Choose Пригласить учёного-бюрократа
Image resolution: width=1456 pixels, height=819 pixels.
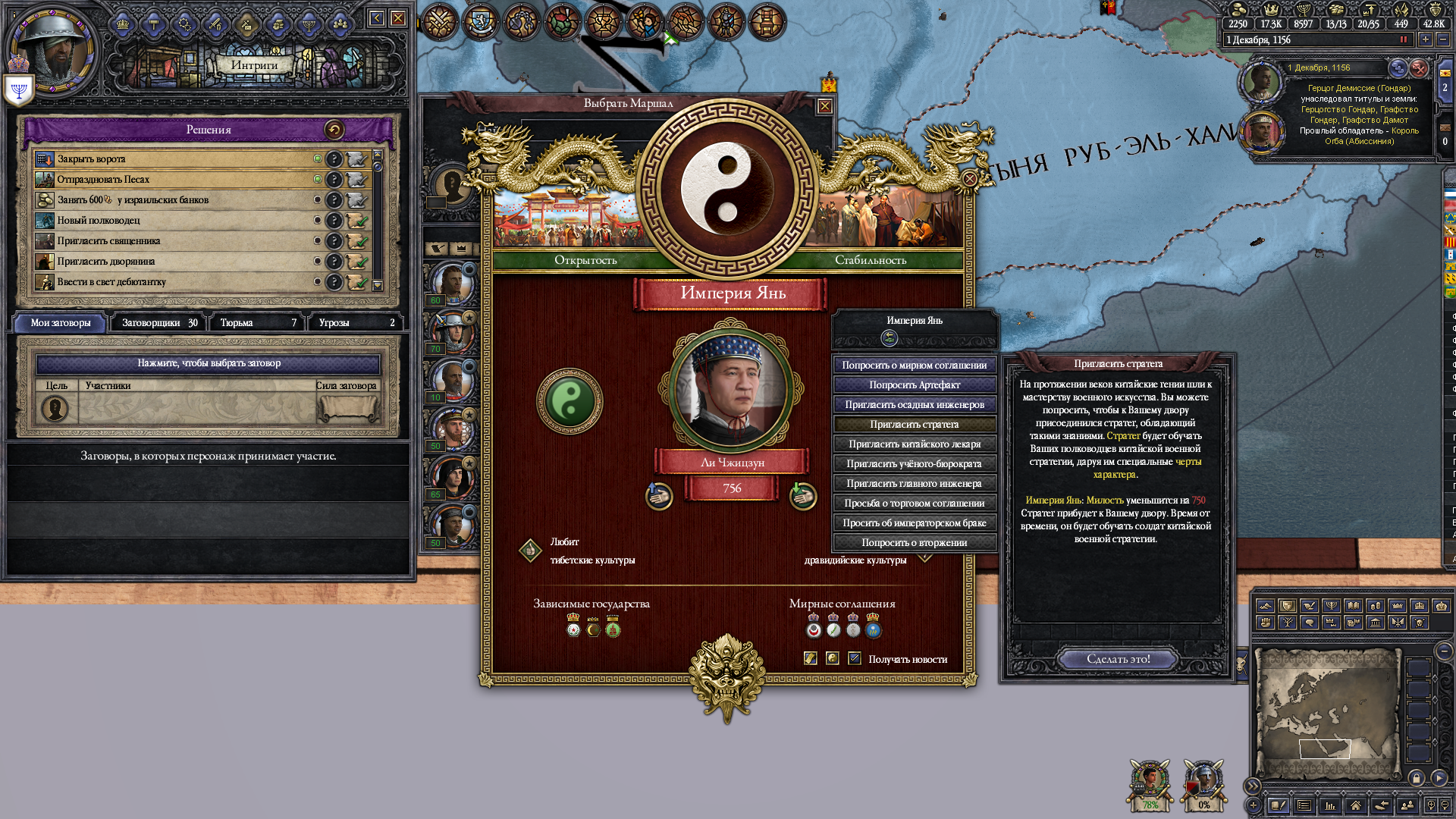click(x=914, y=463)
